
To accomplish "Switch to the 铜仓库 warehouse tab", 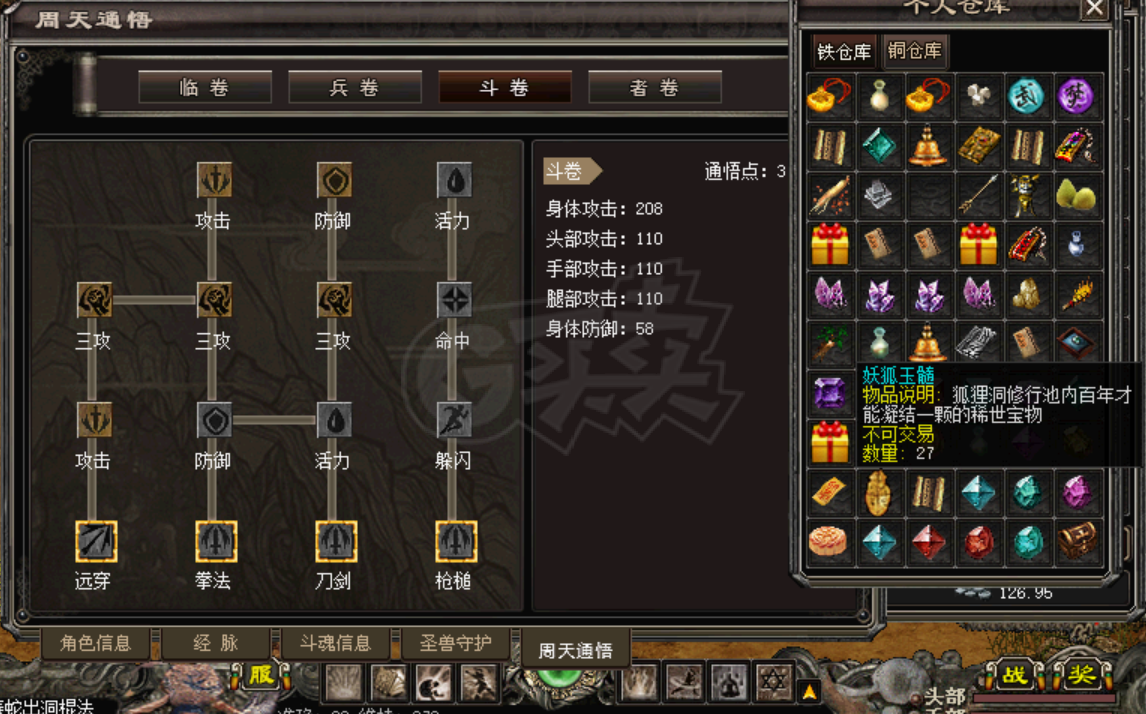I will [914, 51].
